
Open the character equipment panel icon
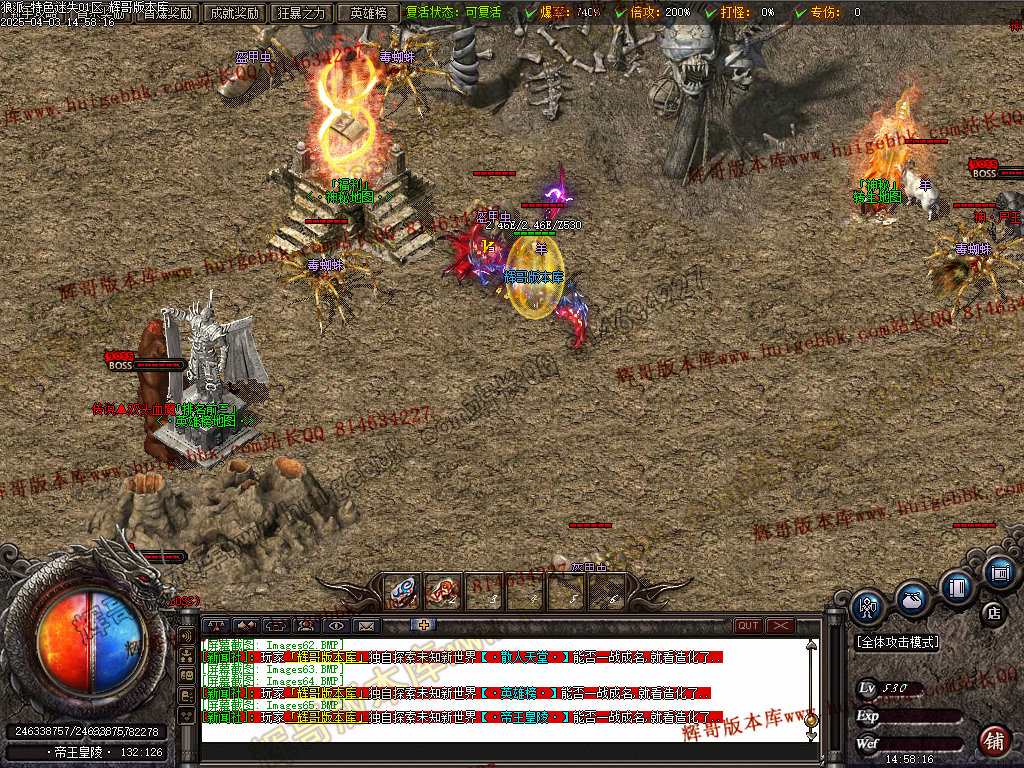[x=867, y=606]
